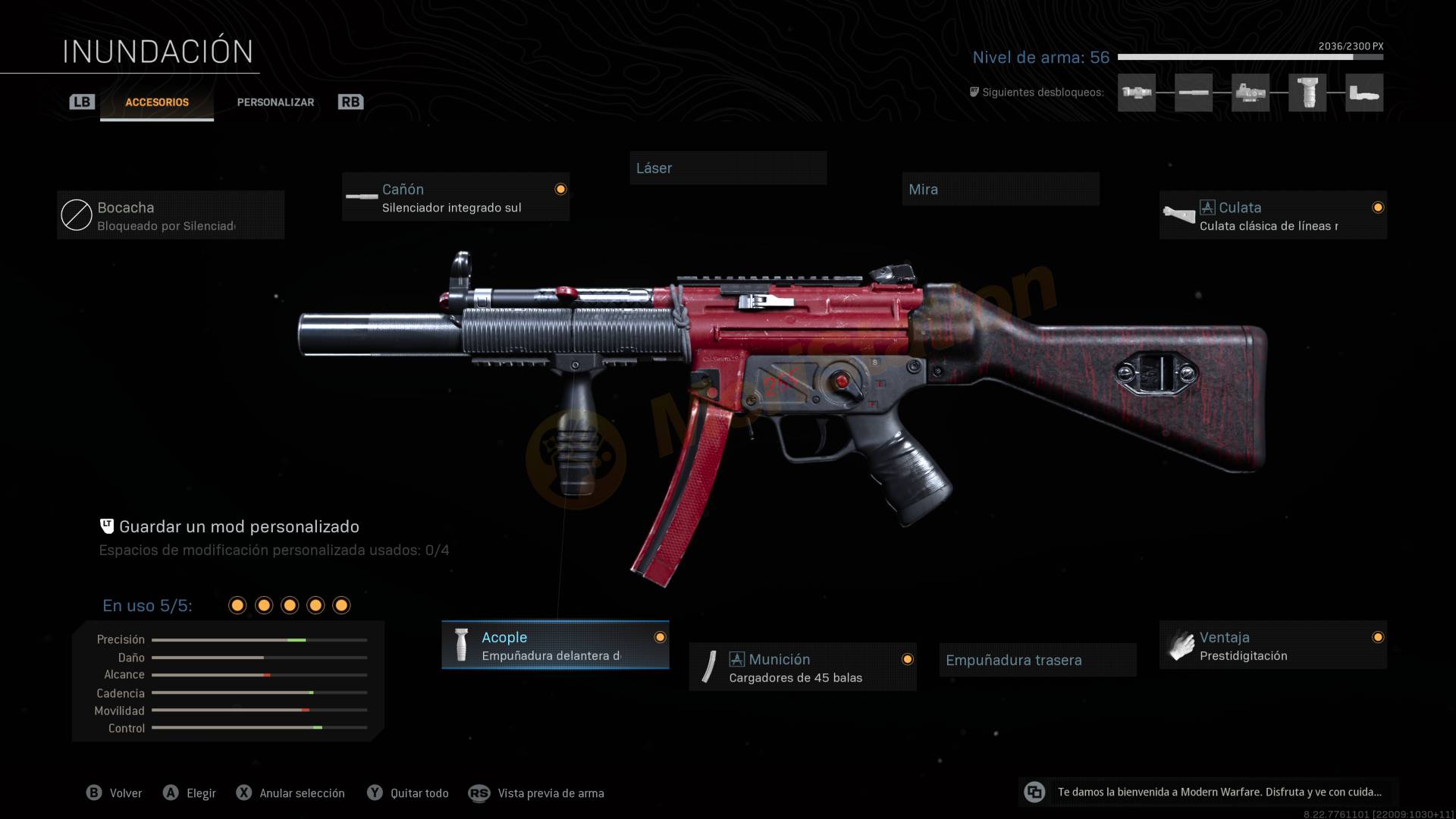The height and width of the screenshot is (819, 1456).
Task: Switch to the Accesorios tab
Action: (x=157, y=102)
